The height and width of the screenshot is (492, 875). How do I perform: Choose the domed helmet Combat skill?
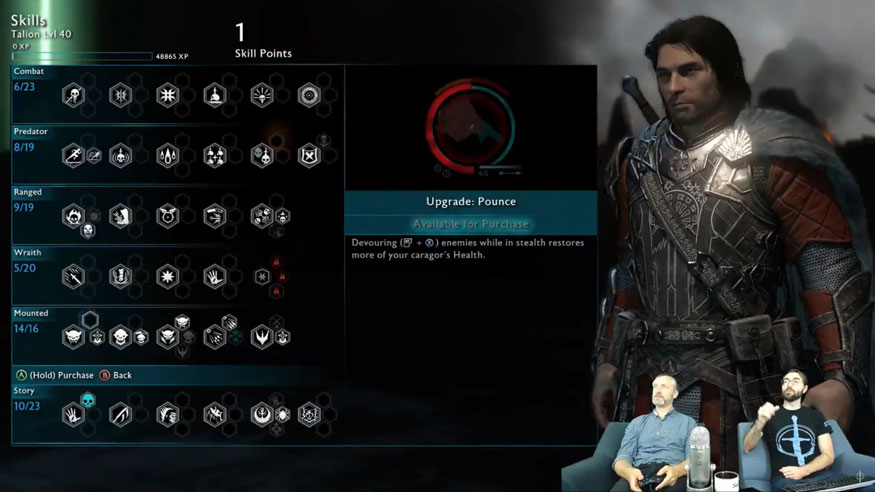click(x=215, y=96)
